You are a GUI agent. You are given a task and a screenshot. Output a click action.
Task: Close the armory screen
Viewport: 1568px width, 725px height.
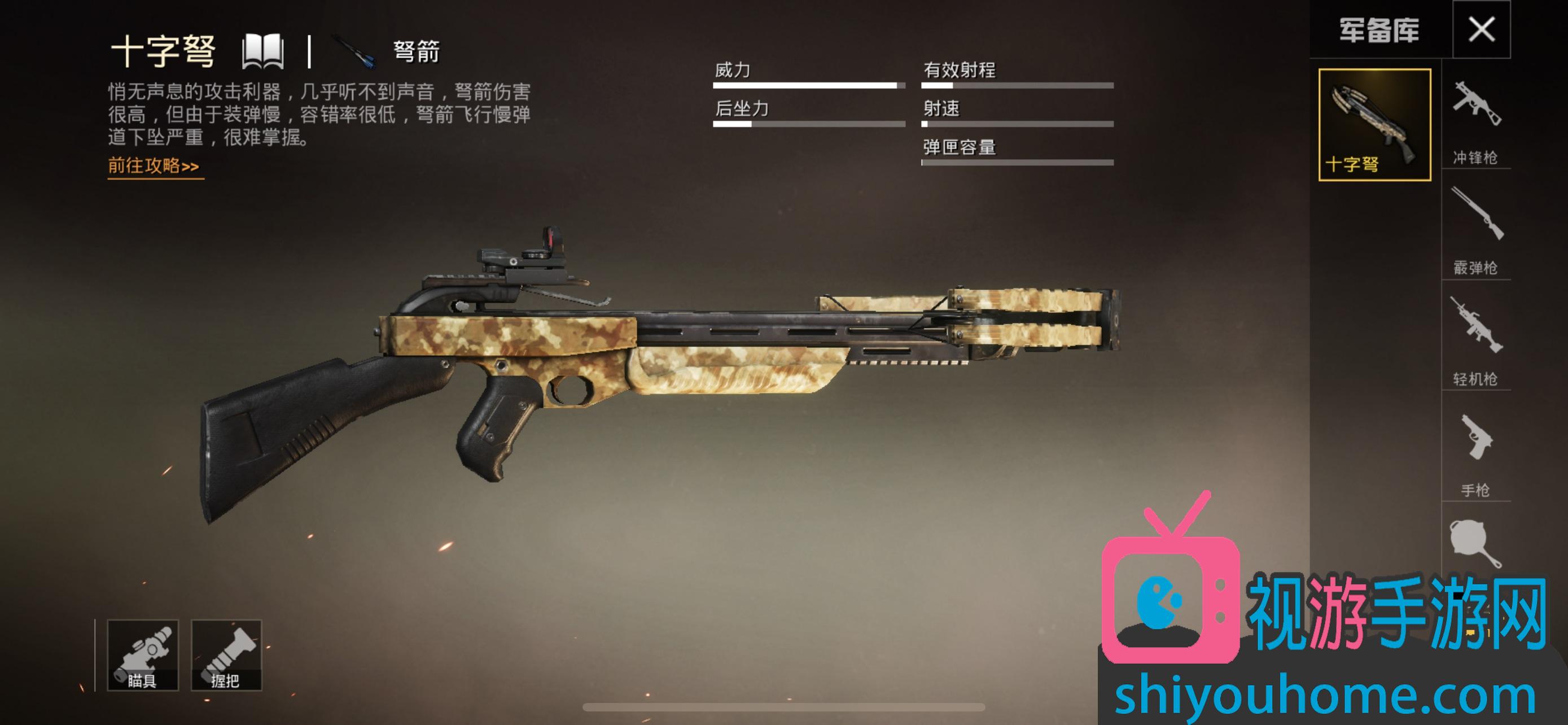coord(1481,29)
